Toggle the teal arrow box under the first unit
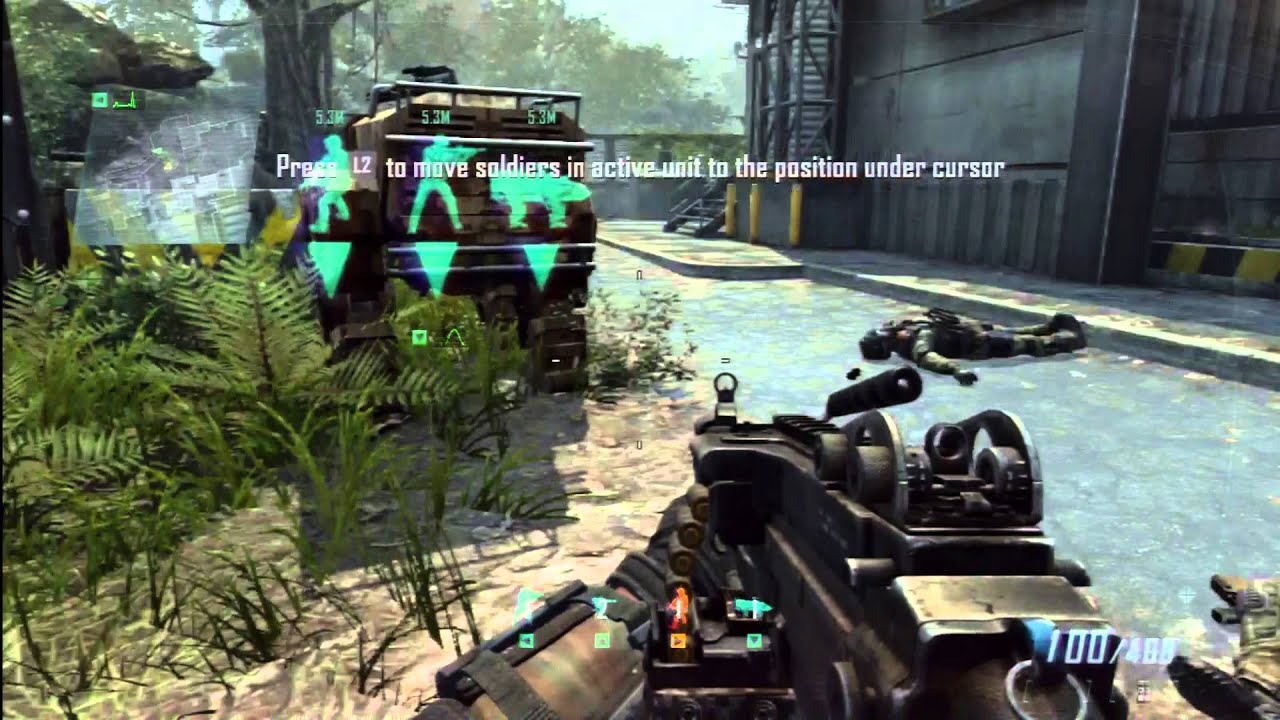 coord(526,640)
